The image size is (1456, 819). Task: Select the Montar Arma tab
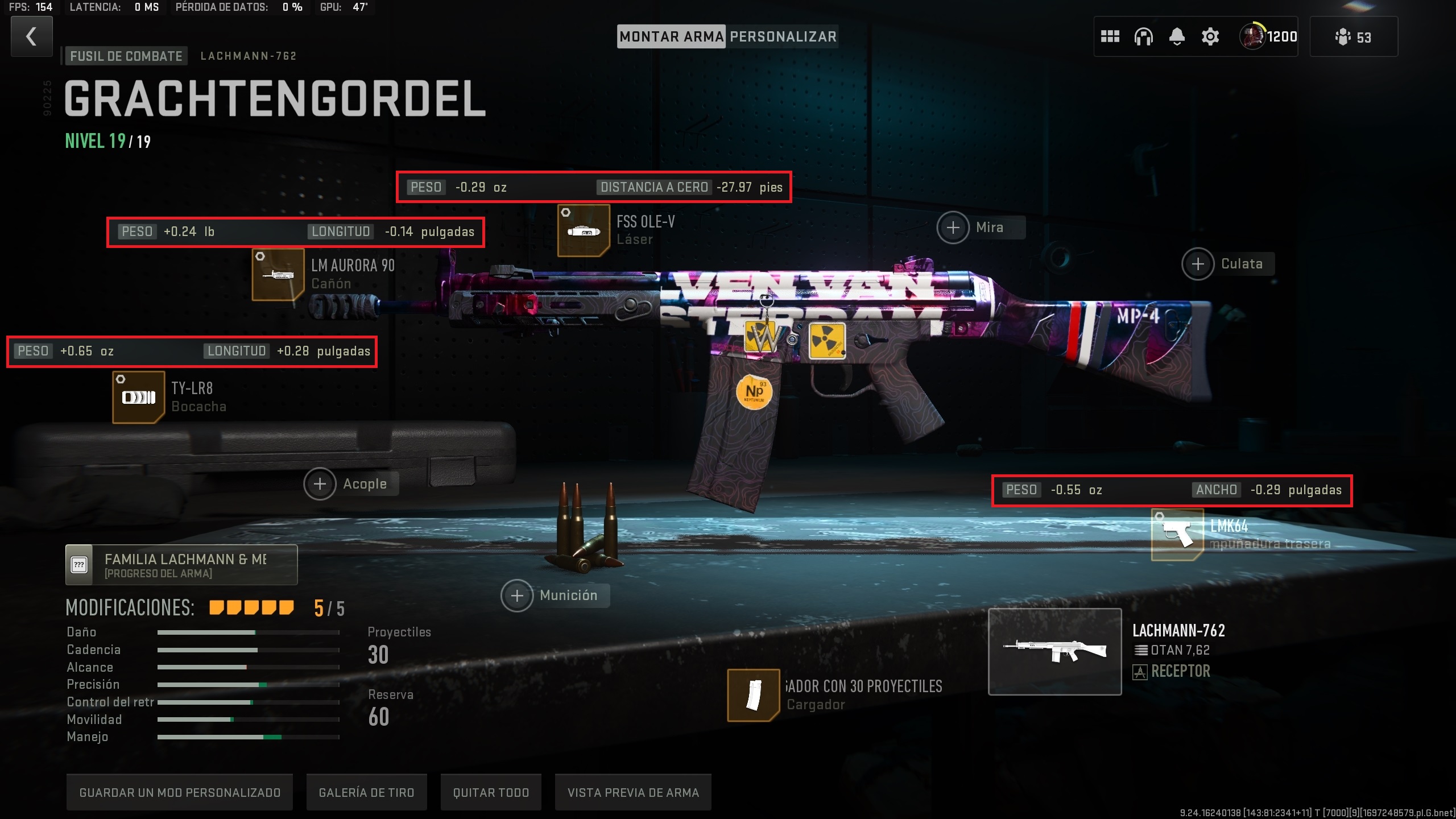pos(671,37)
